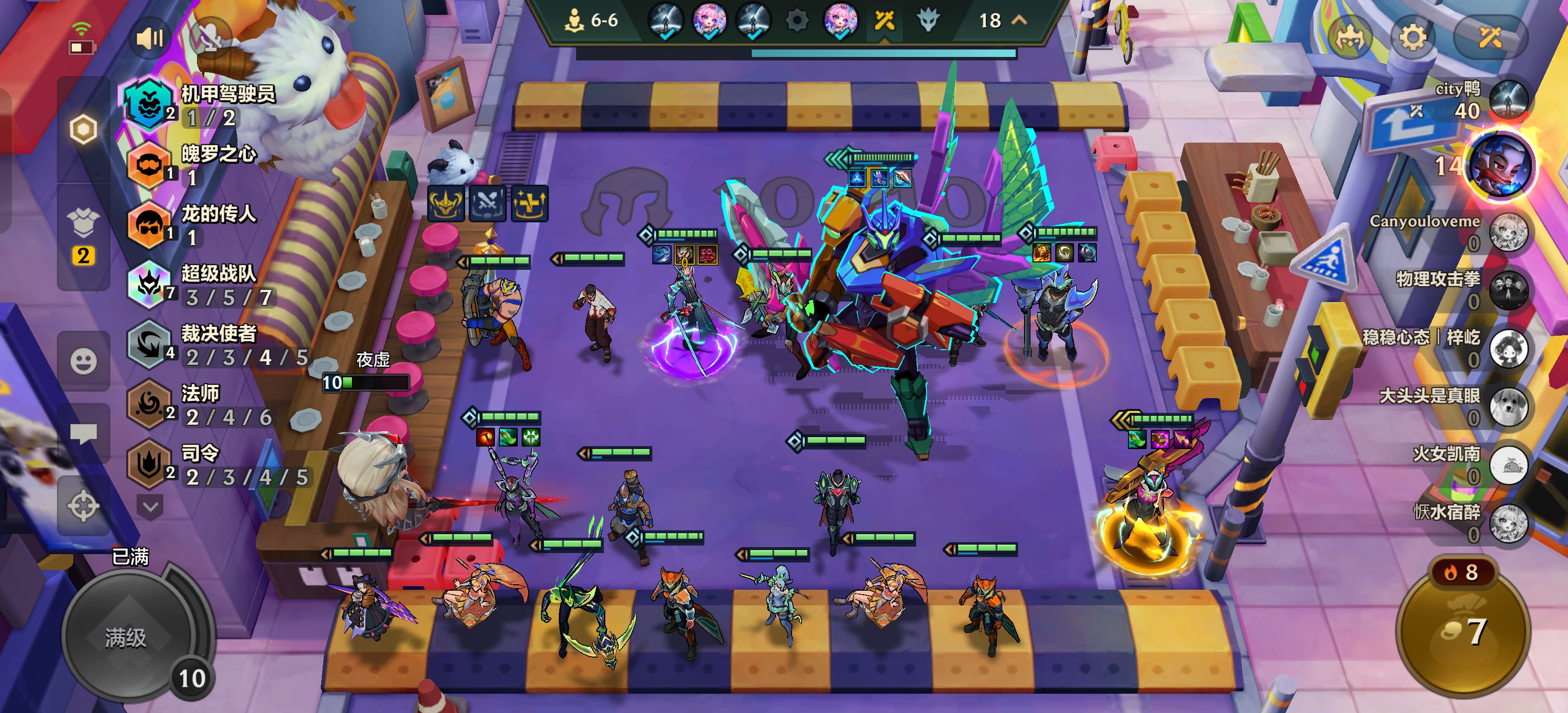Open the crossed swords combat button
This screenshot has height=713, width=1568.
1490,38
